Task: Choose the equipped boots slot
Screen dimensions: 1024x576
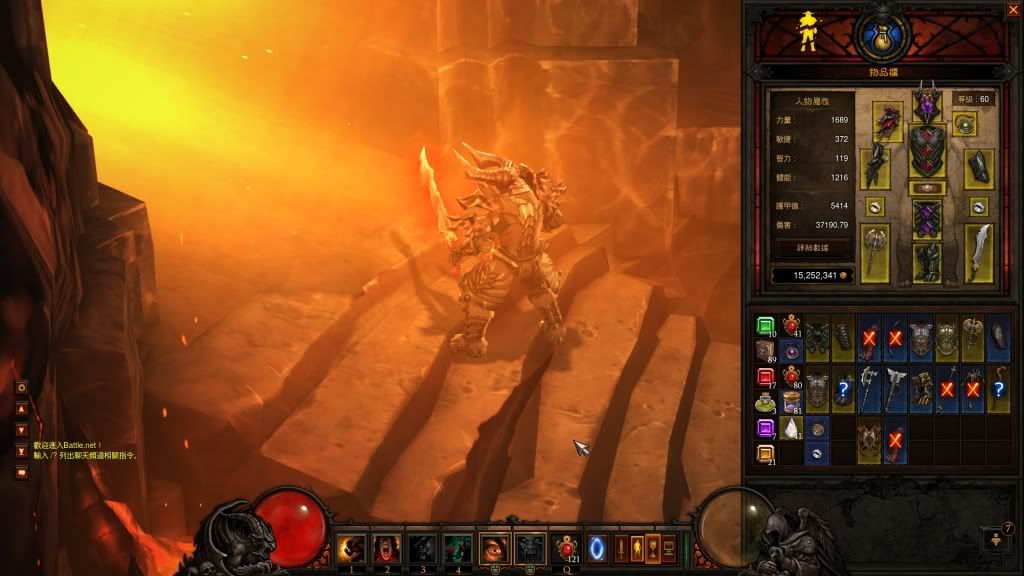Action: point(927,263)
